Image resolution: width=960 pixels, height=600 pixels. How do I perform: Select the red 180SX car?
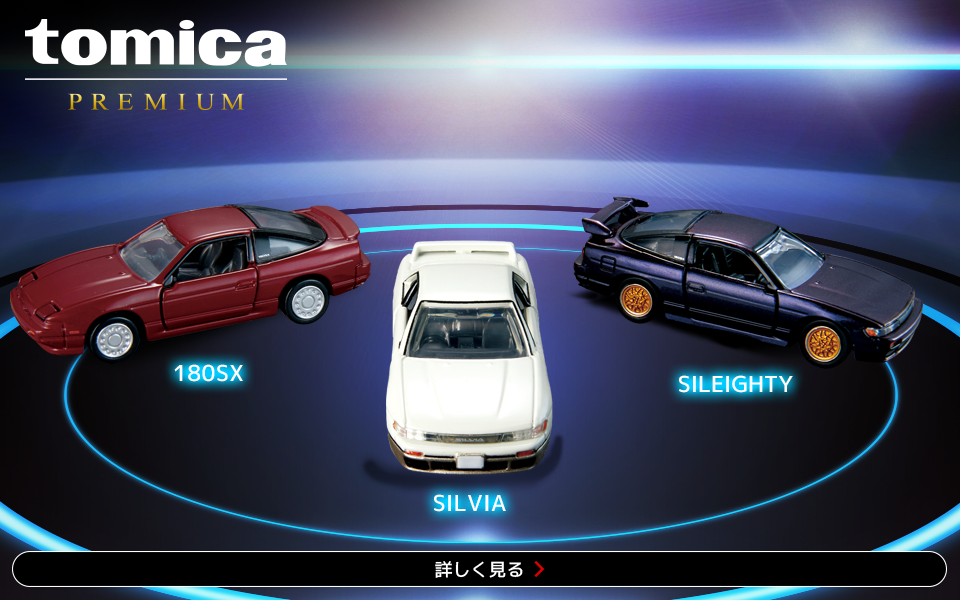tap(190, 277)
